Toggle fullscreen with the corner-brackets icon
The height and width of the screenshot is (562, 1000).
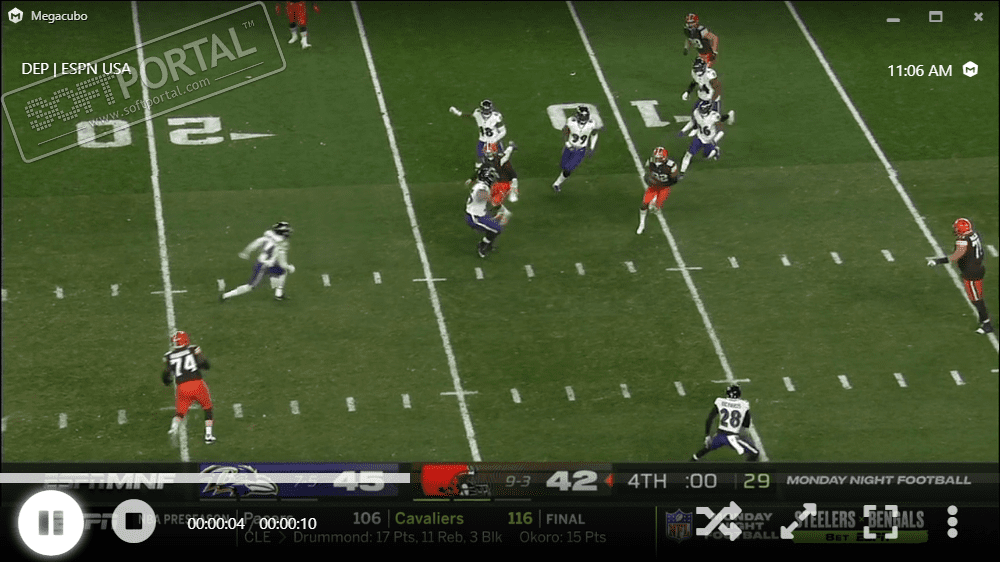[x=880, y=521]
